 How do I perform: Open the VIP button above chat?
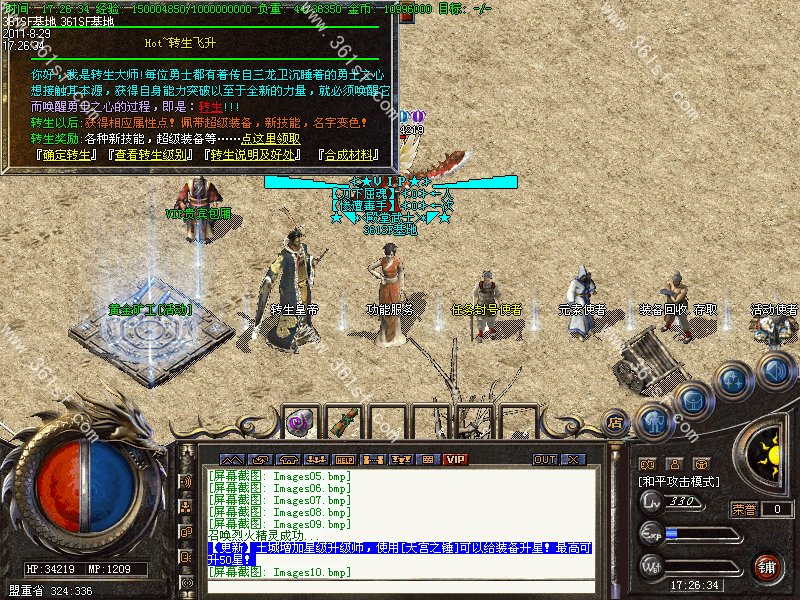pyautogui.click(x=455, y=459)
